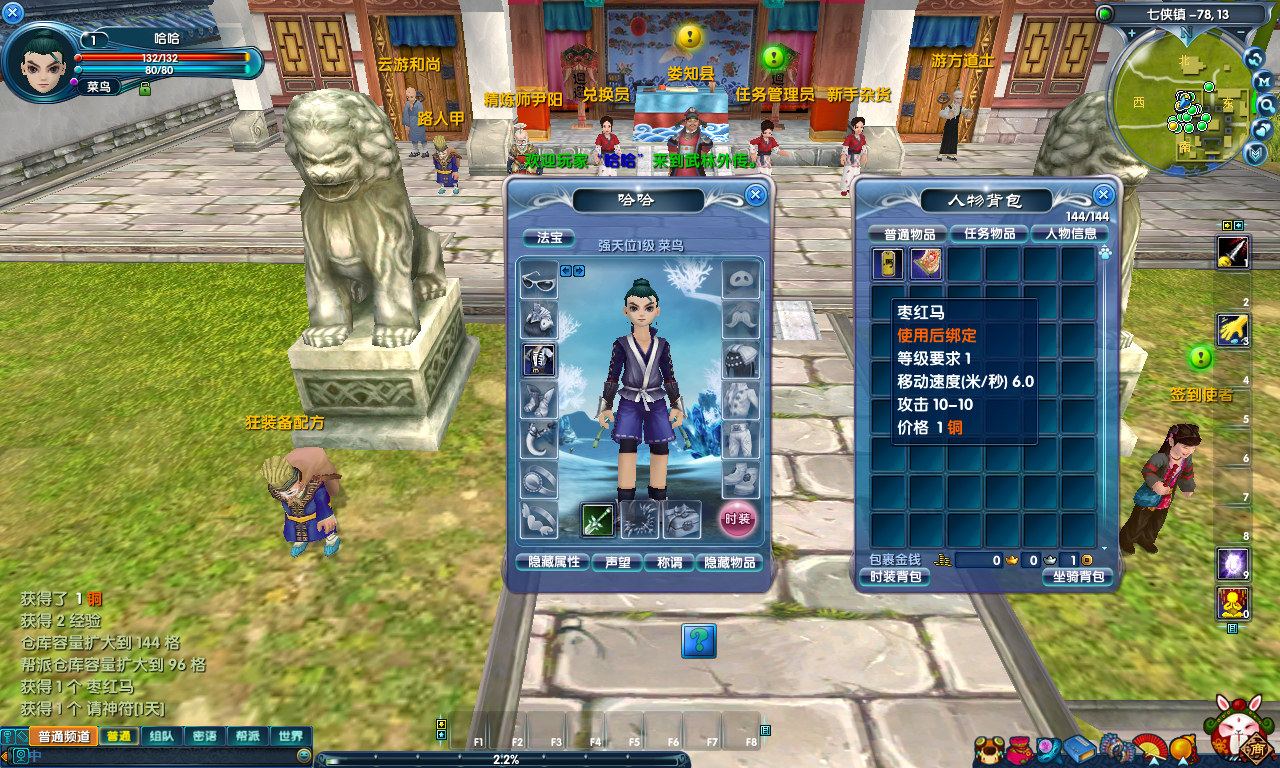Switch chat to the 帮派 channel
Screen dimensions: 1280x768
[247, 736]
